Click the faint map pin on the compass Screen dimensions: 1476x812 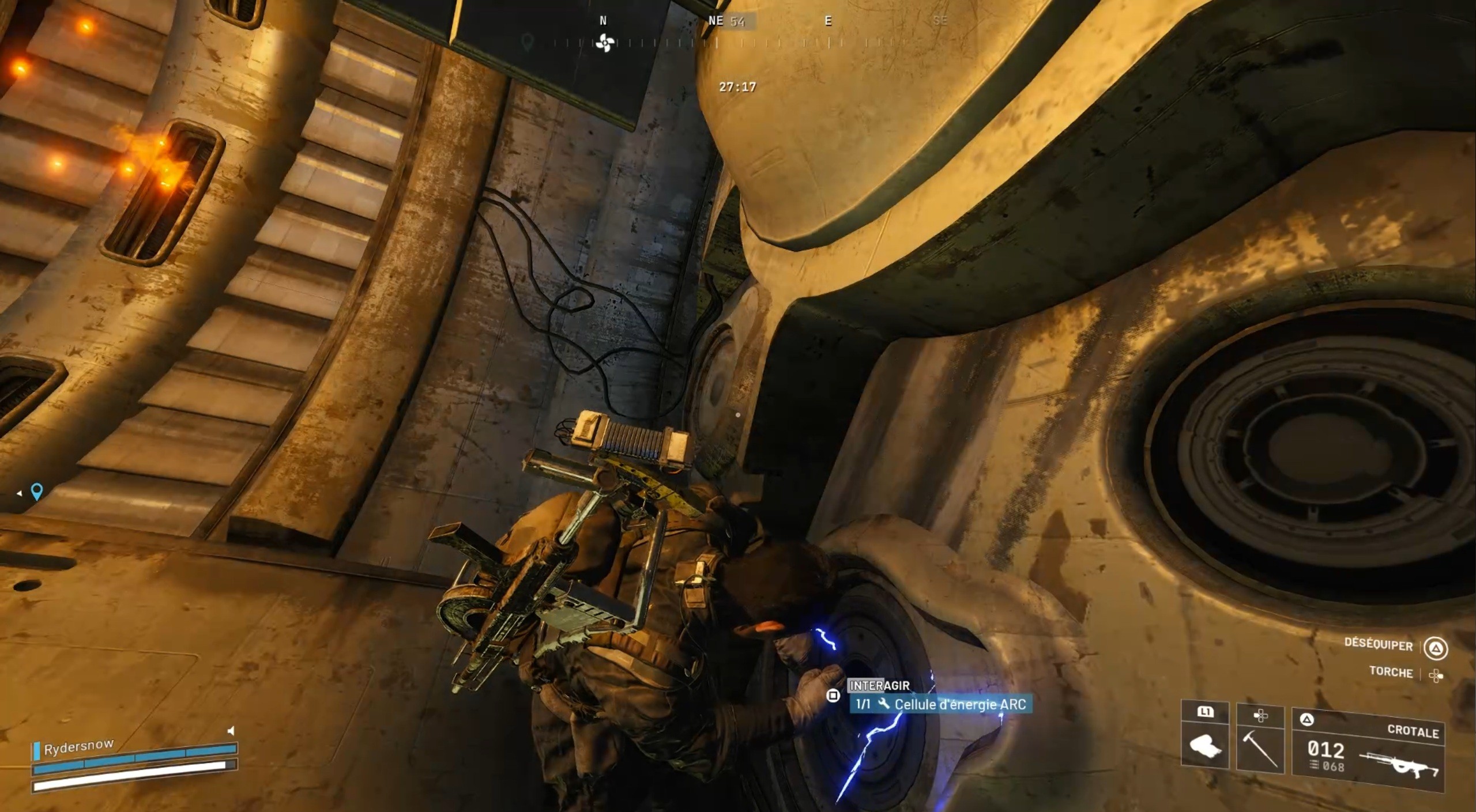click(527, 41)
